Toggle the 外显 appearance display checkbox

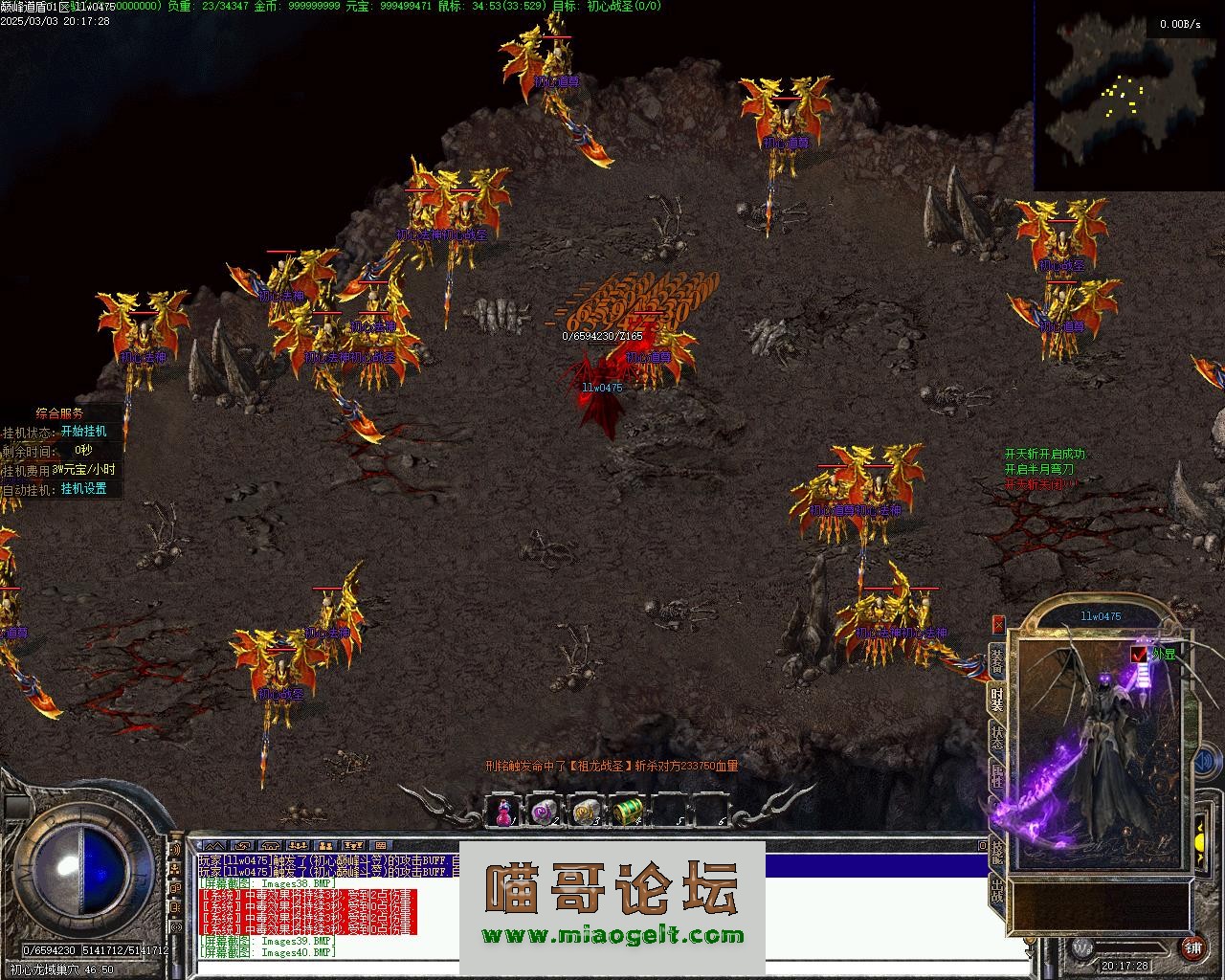(1139, 654)
